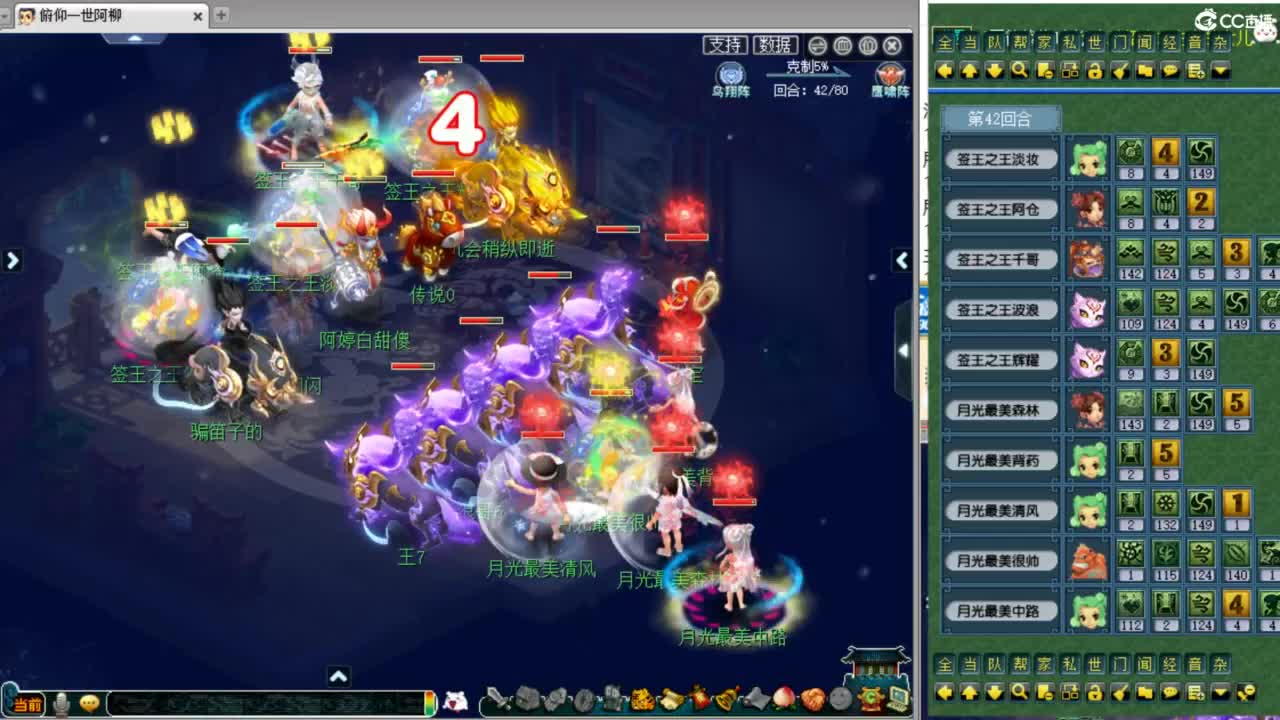
Task: Click the 支持 button in the battle window
Action: point(725,44)
